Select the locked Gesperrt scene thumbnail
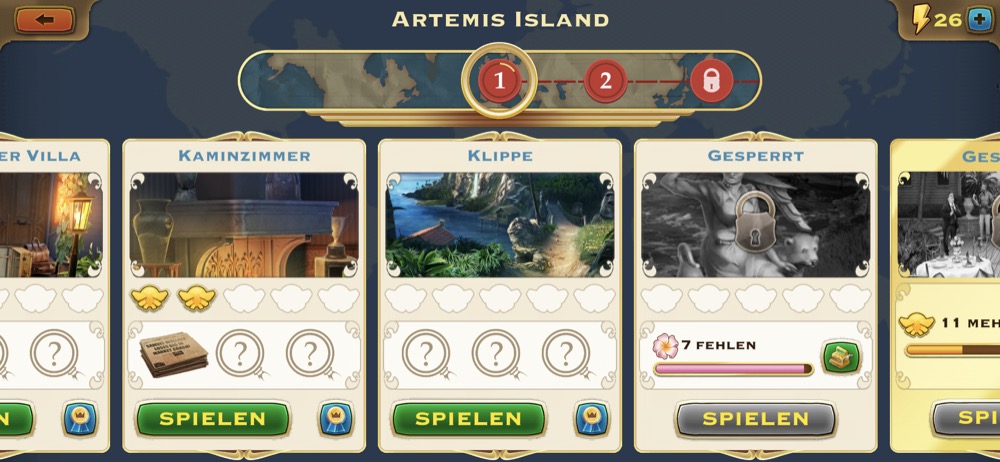The width and height of the screenshot is (1000, 462). [755, 225]
